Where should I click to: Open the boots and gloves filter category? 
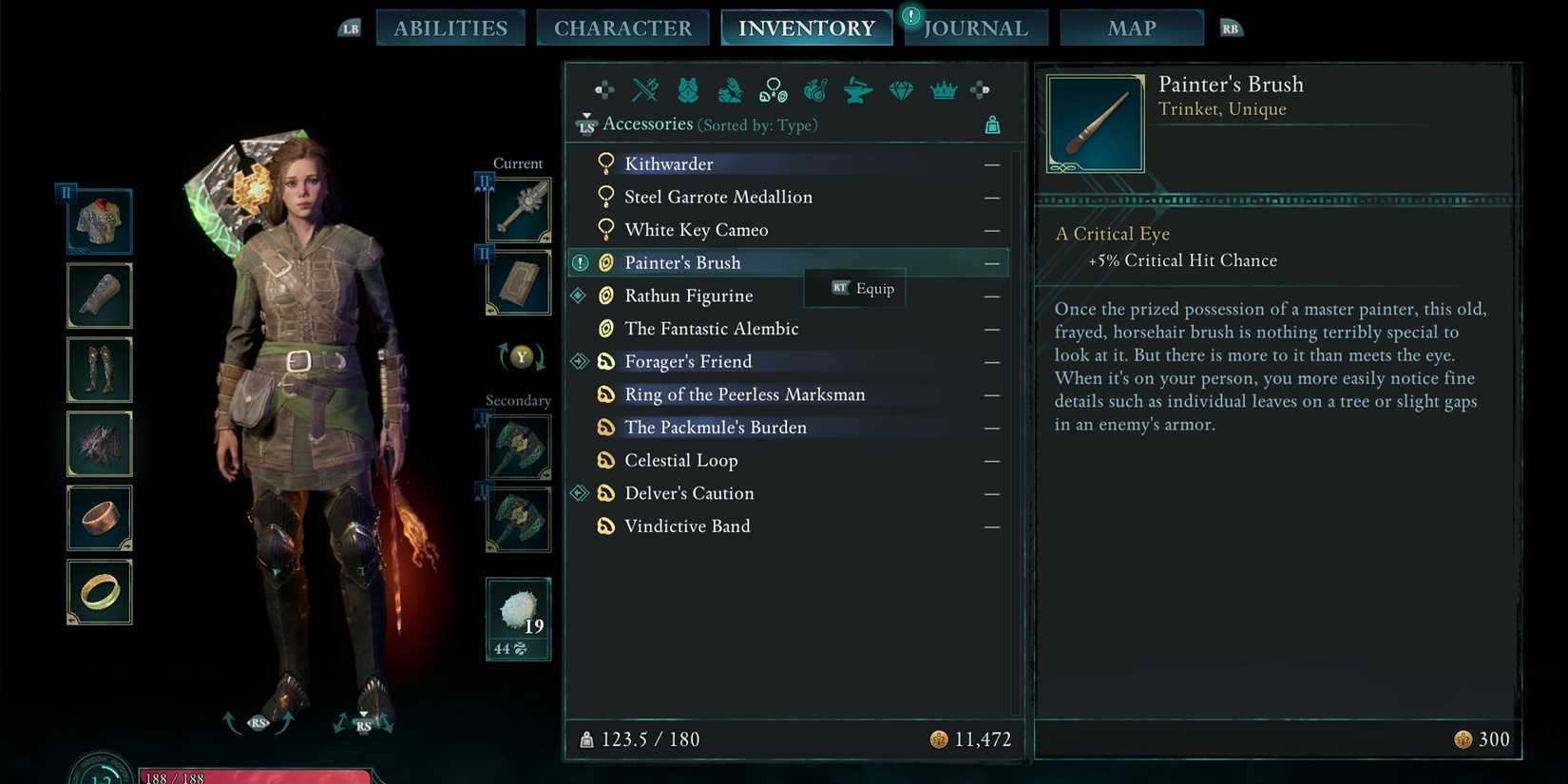tap(730, 90)
